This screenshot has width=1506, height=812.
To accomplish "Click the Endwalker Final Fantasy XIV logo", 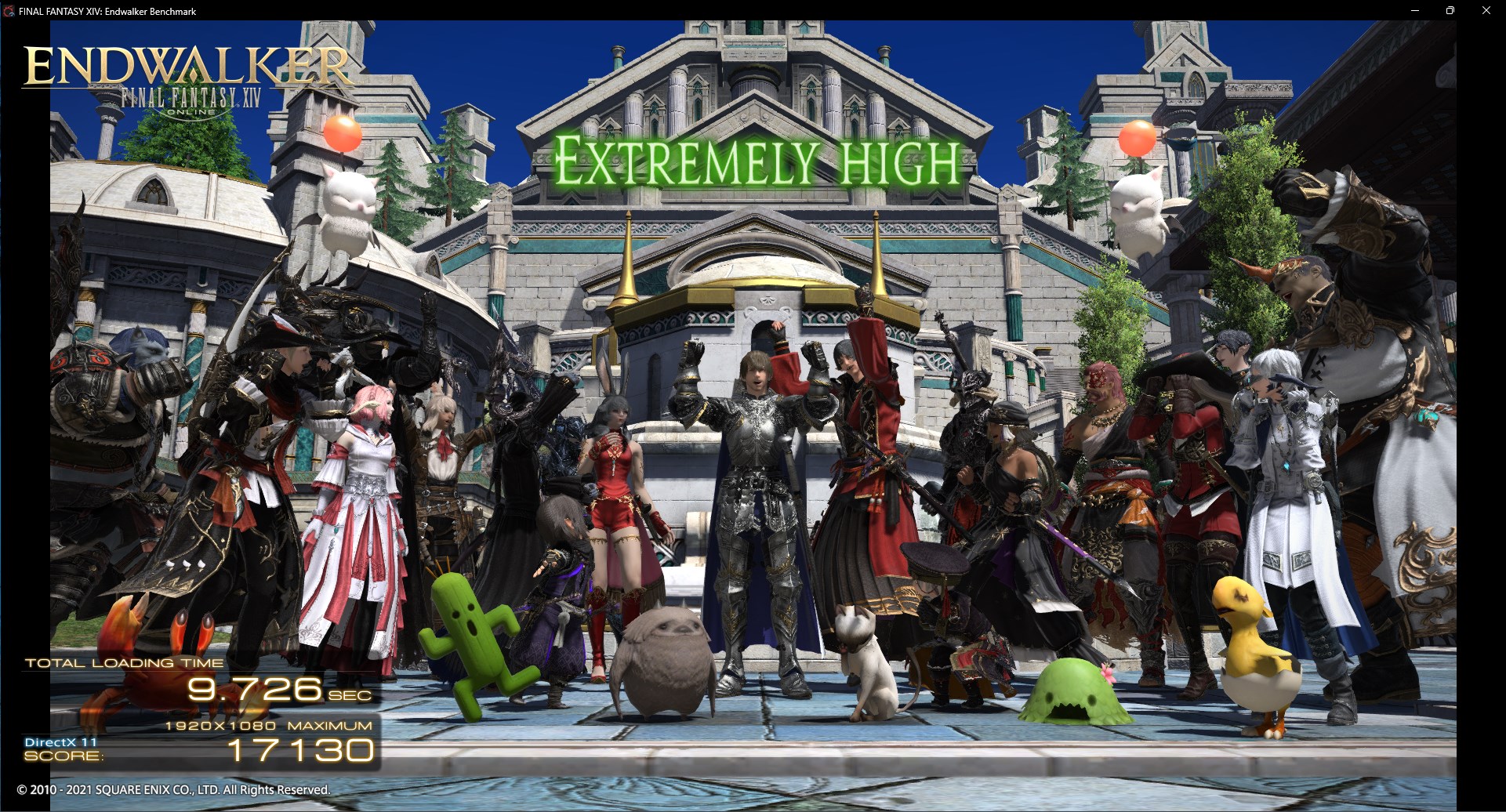I will point(187,74).
